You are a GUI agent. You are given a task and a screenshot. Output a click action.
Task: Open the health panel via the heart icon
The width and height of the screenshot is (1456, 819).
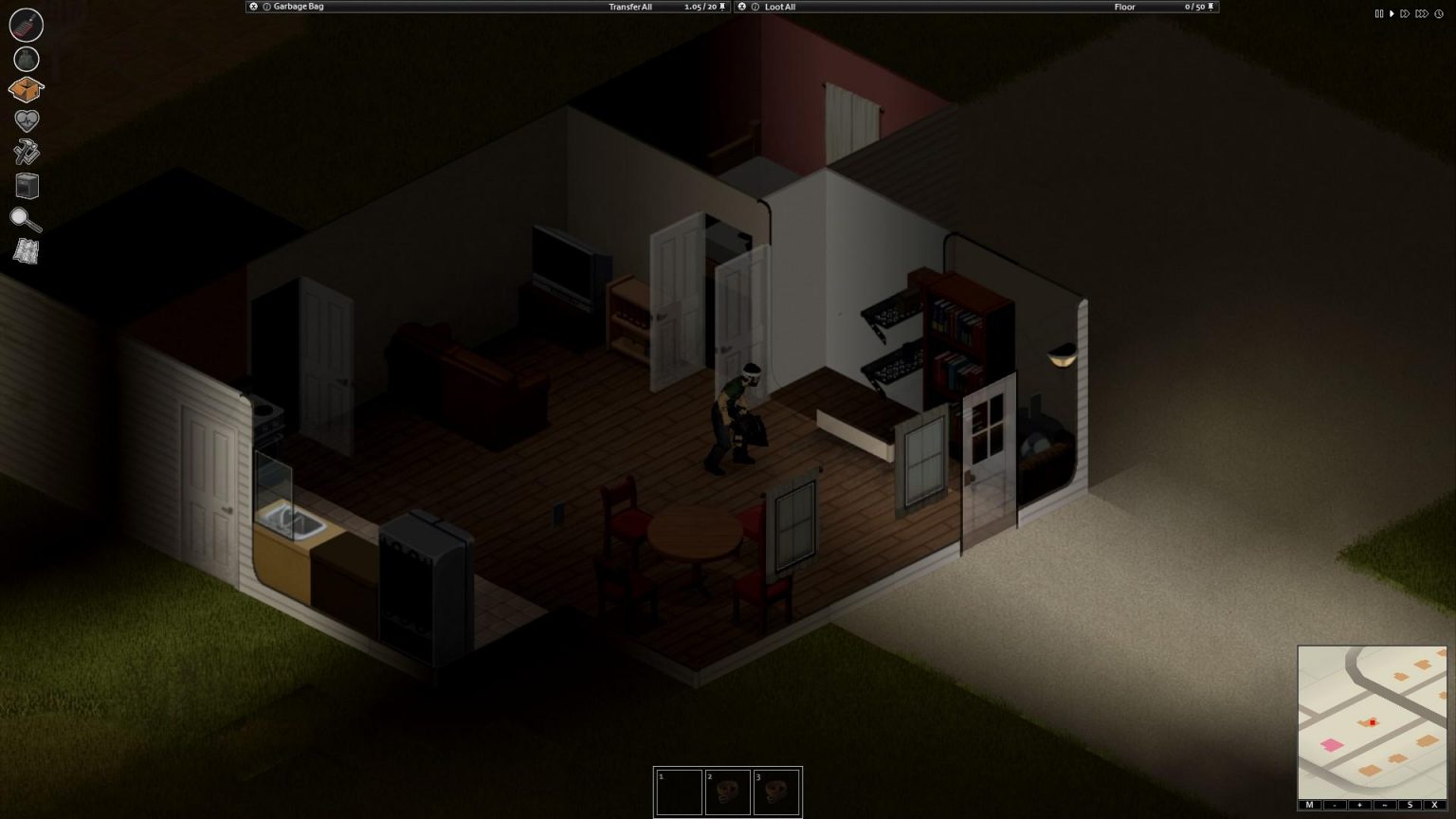[x=26, y=119]
